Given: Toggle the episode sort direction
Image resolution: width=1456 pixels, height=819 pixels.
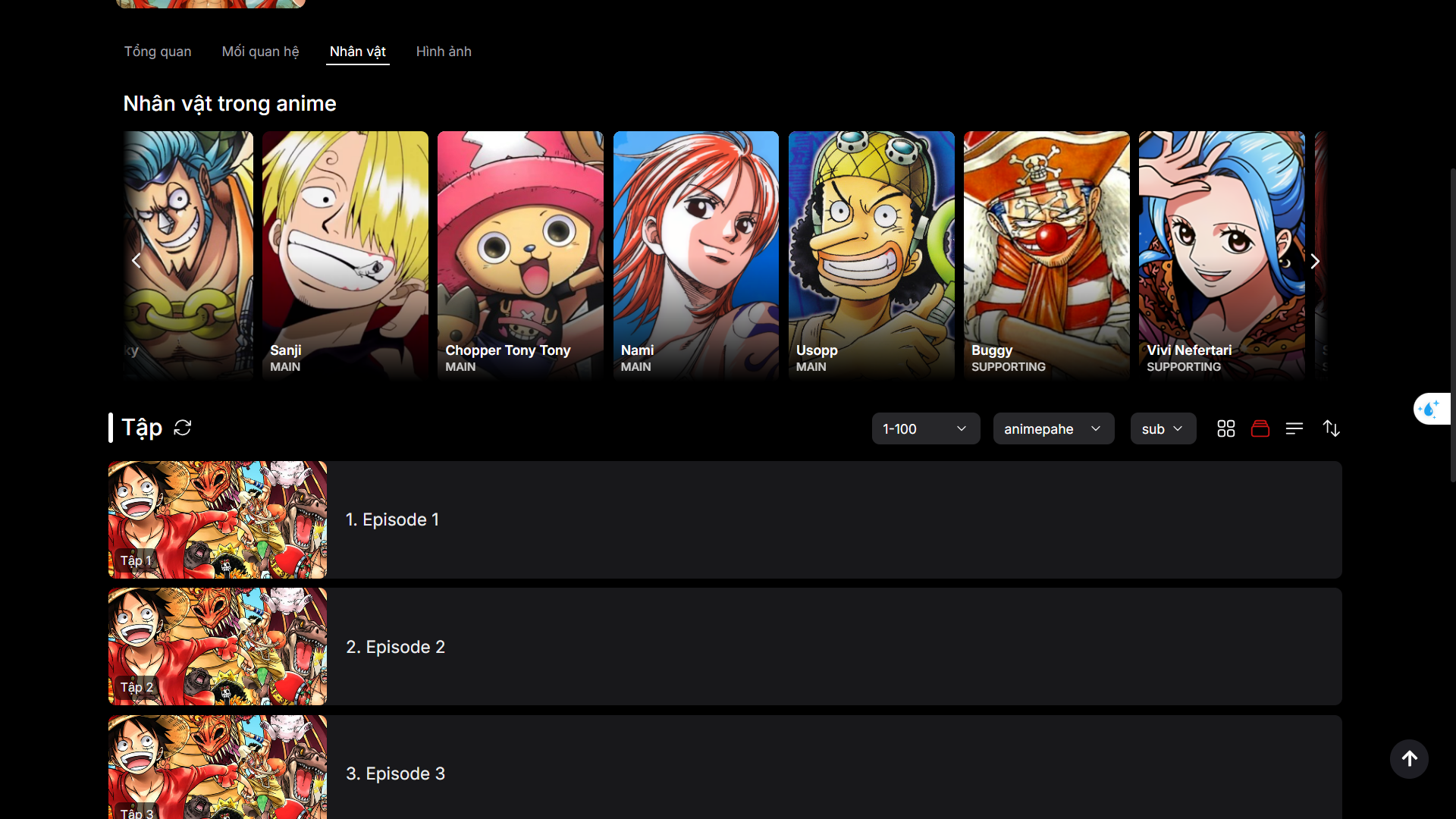Looking at the screenshot, I should tap(1332, 428).
